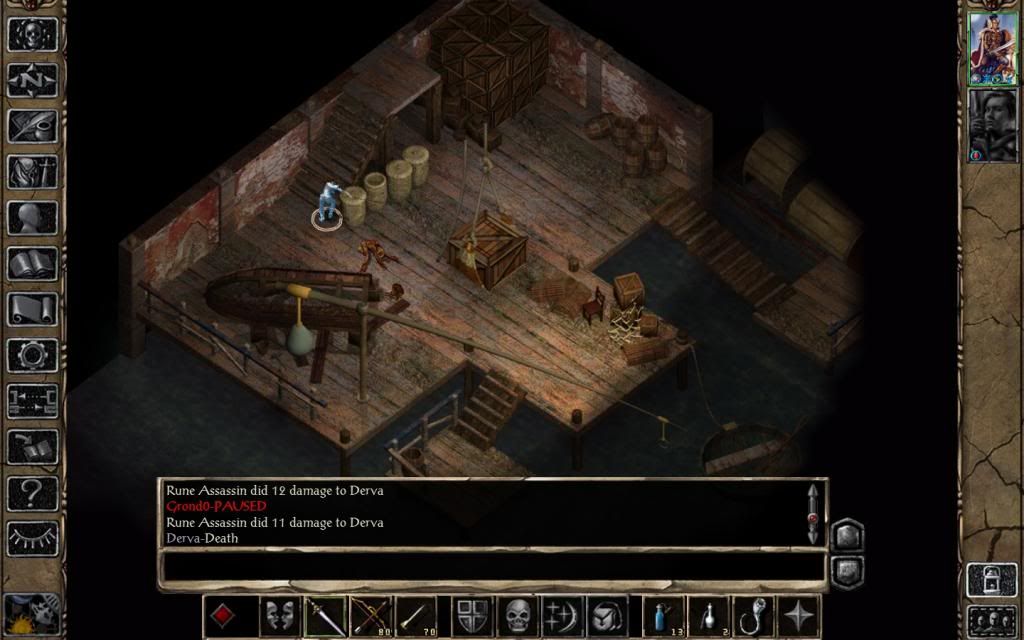Screen dimensions: 1024x640
Task: Click the skull button in the action bar
Action: (x=517, y=615)
